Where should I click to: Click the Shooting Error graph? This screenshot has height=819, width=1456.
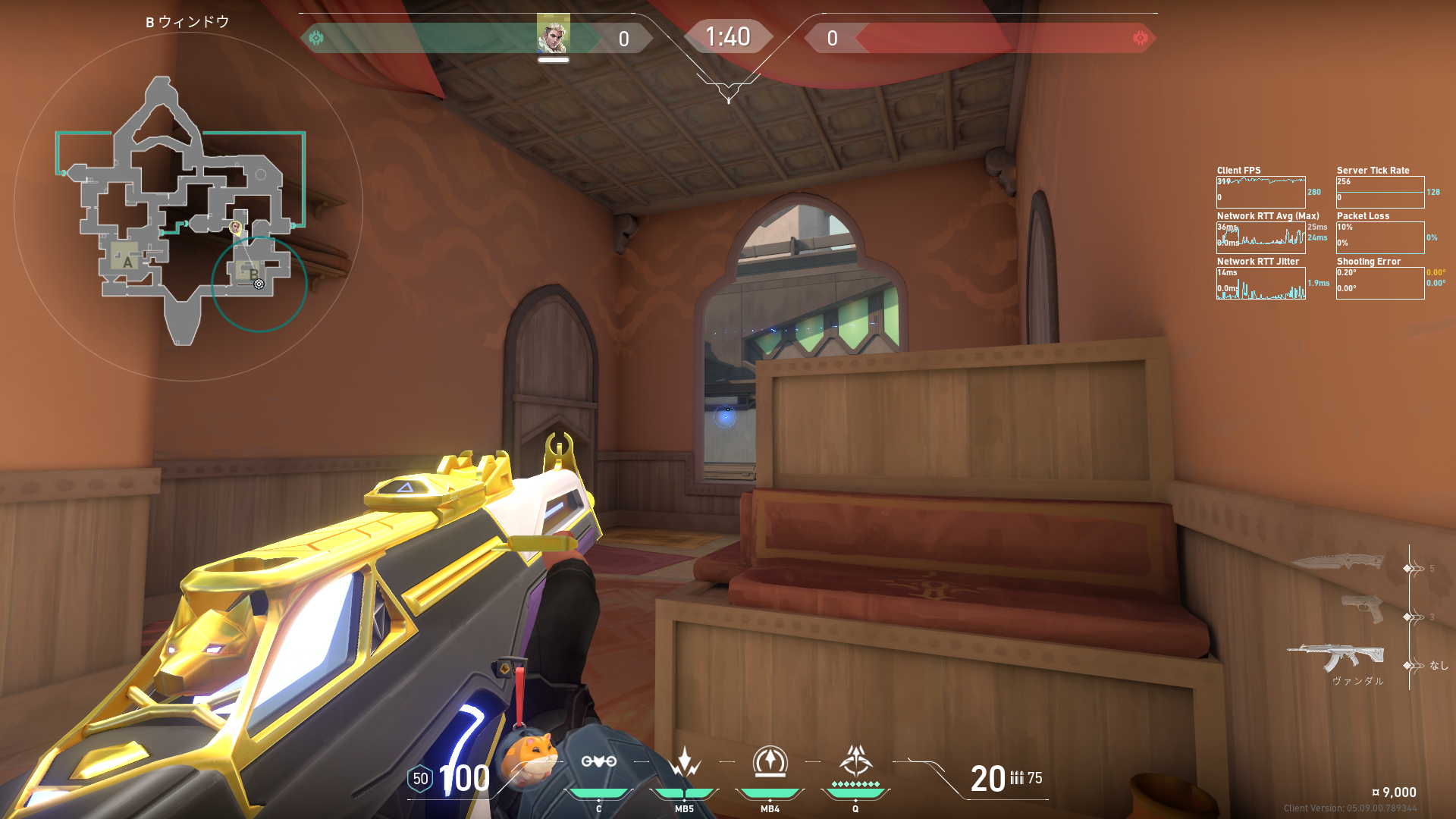pos(1380,283)
